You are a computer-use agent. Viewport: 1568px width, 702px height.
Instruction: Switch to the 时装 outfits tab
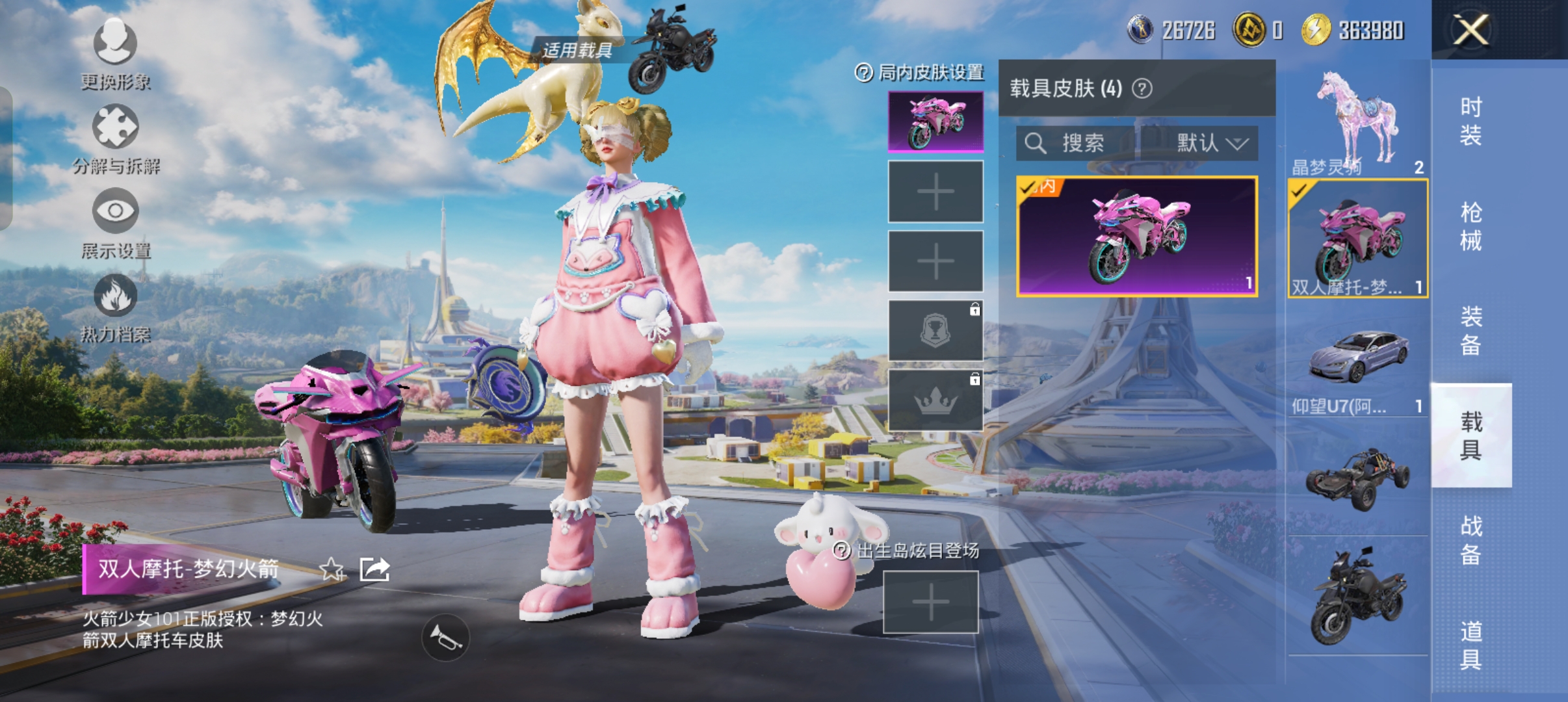click(x=1471, y=121)
